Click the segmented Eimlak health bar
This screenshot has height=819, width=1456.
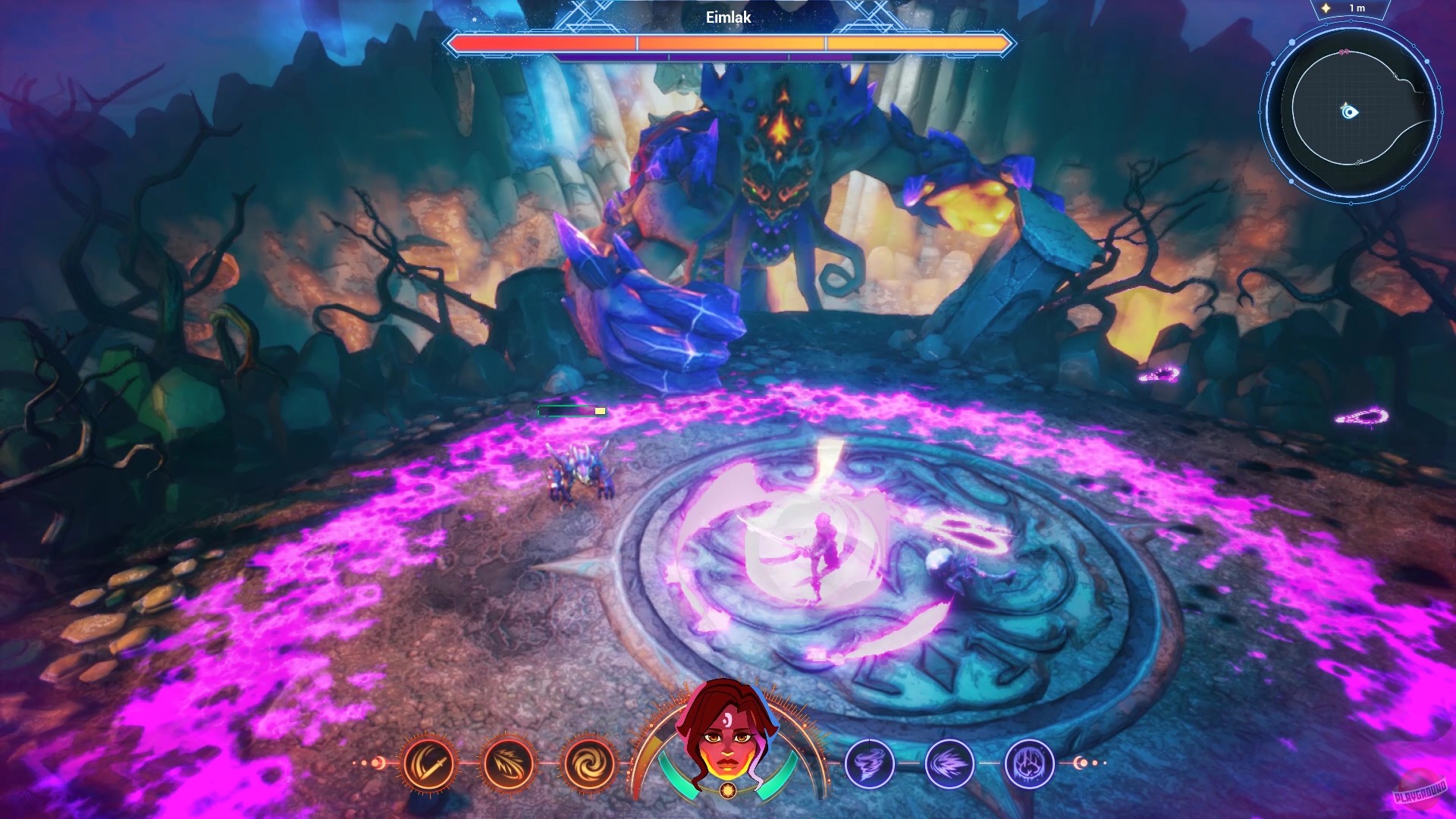727,44
